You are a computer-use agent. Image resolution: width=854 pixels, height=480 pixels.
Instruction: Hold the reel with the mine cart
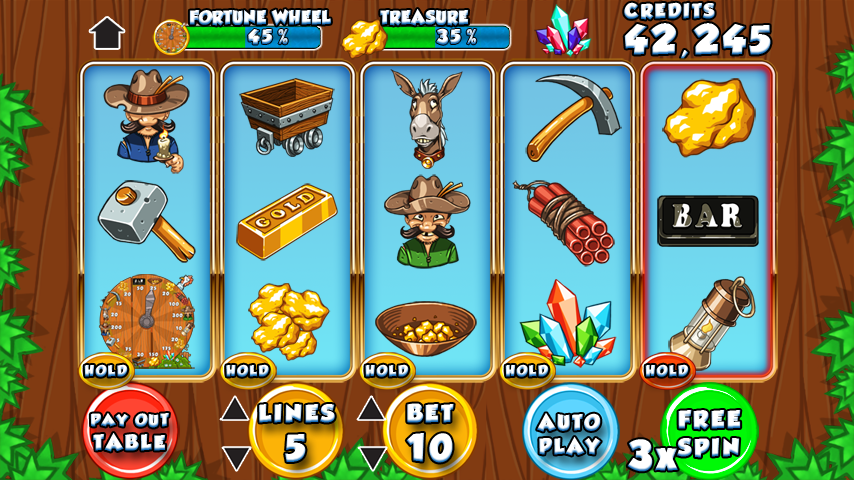pos(246,370)
